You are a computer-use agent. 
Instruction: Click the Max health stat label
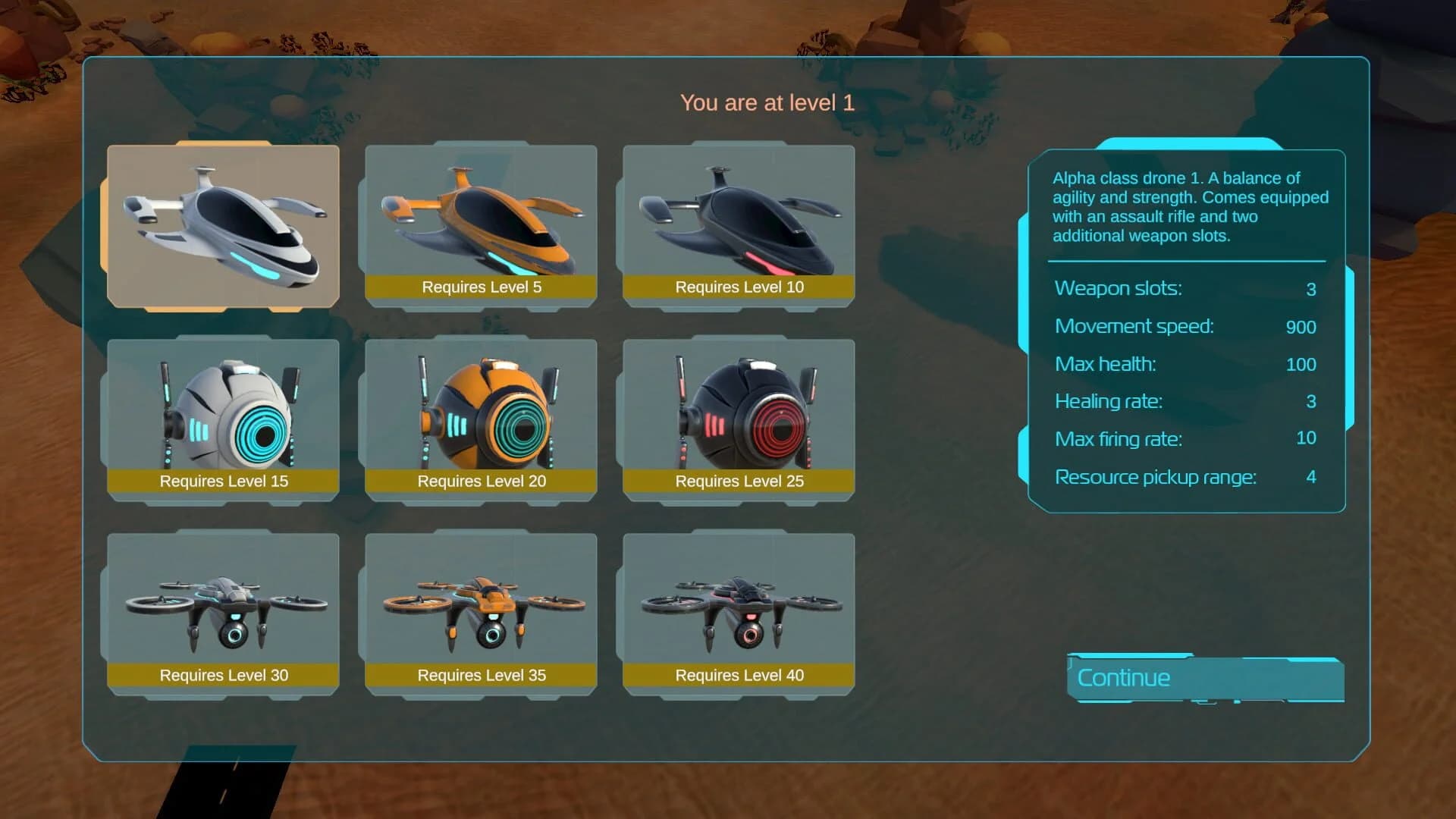[x=1106, y=364]
